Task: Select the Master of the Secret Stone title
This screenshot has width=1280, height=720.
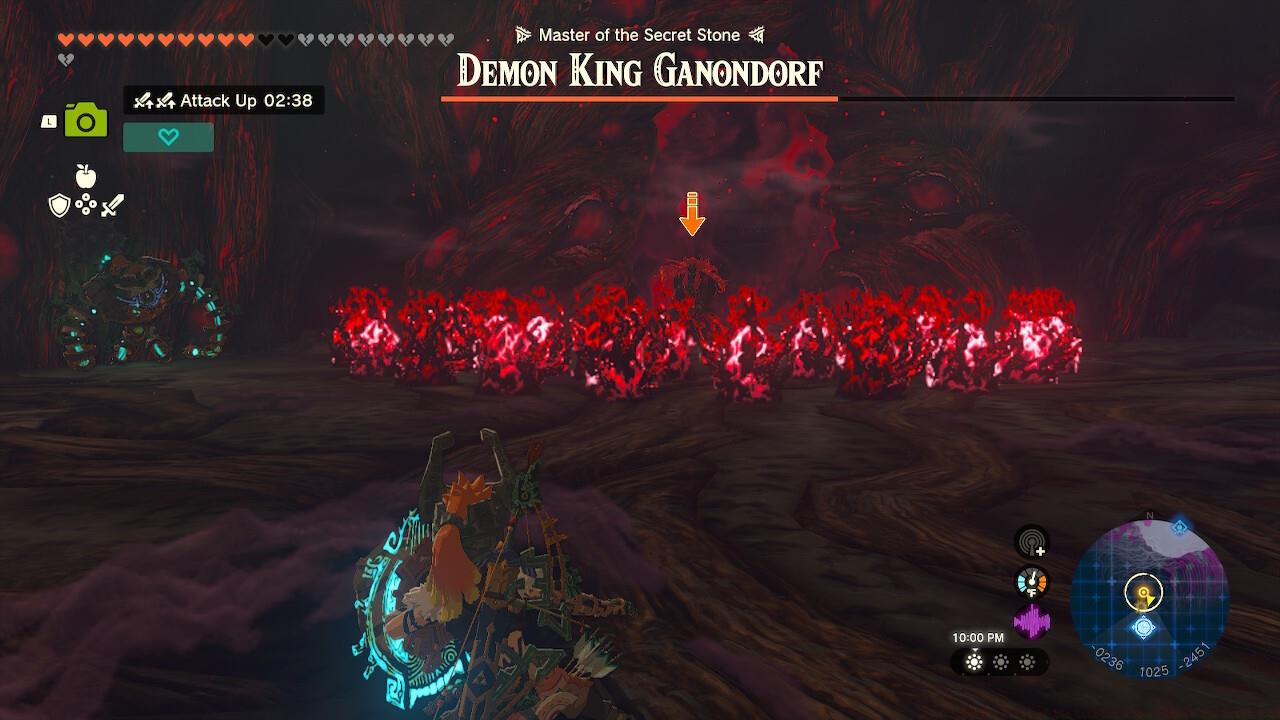Action: pos(639,34)
